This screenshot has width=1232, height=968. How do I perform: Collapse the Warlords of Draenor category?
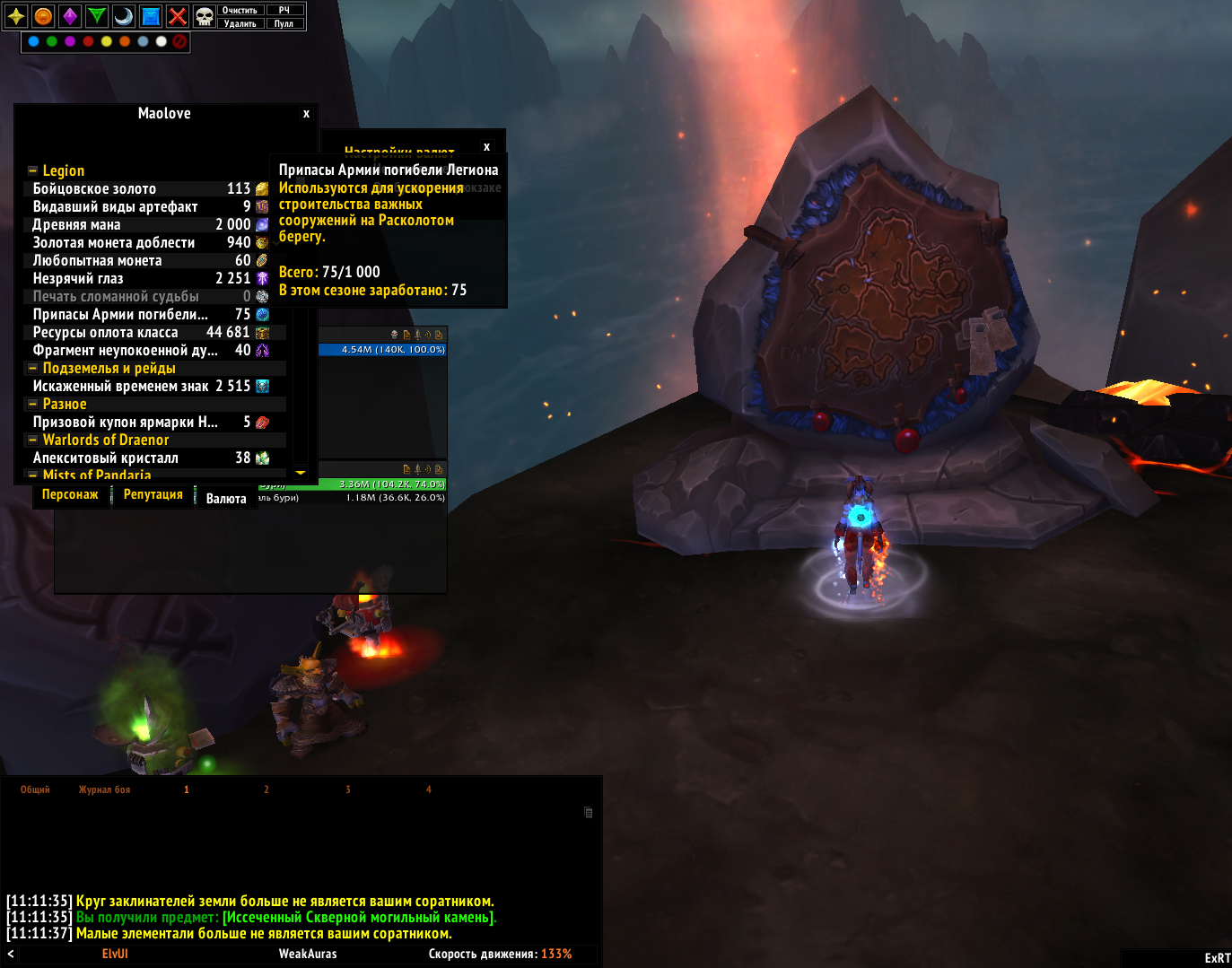tap(33, 440)
